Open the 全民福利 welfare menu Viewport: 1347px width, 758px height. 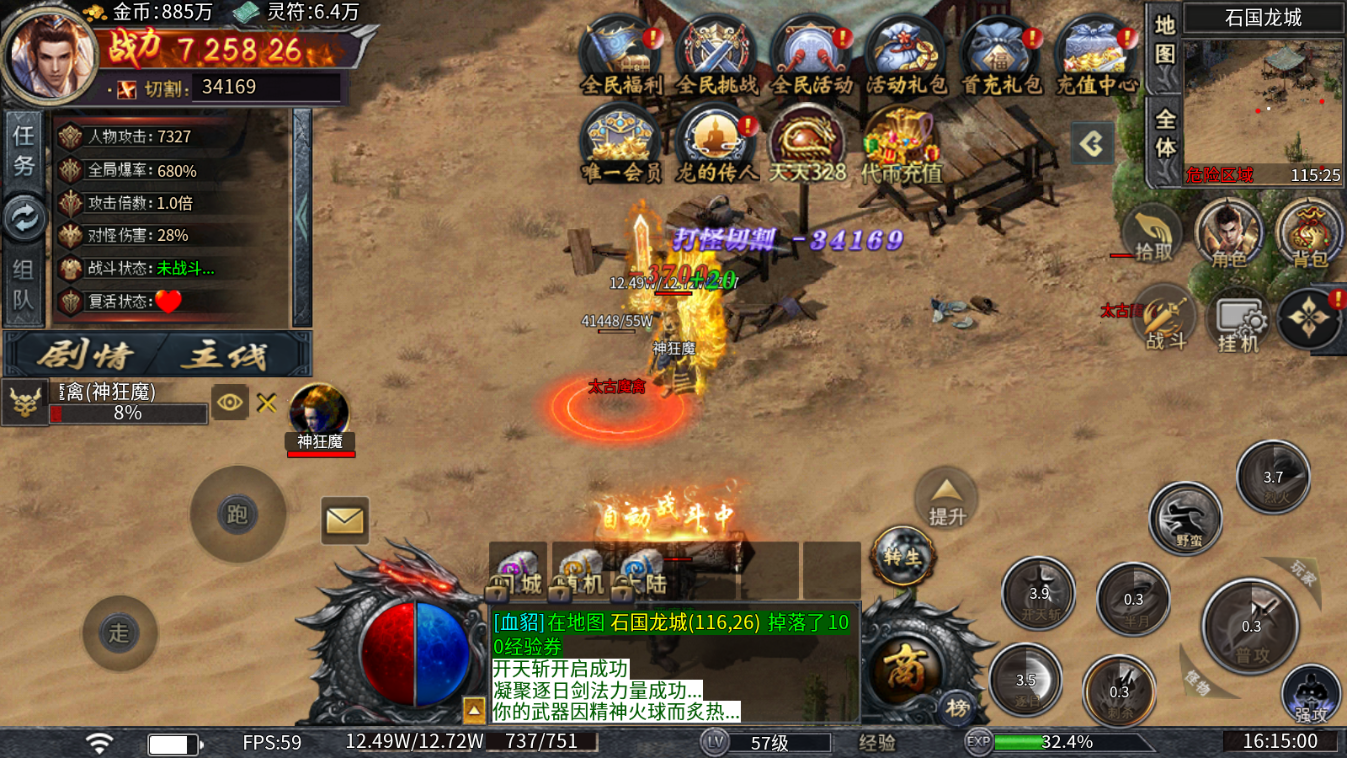click(x=621, y=54)
